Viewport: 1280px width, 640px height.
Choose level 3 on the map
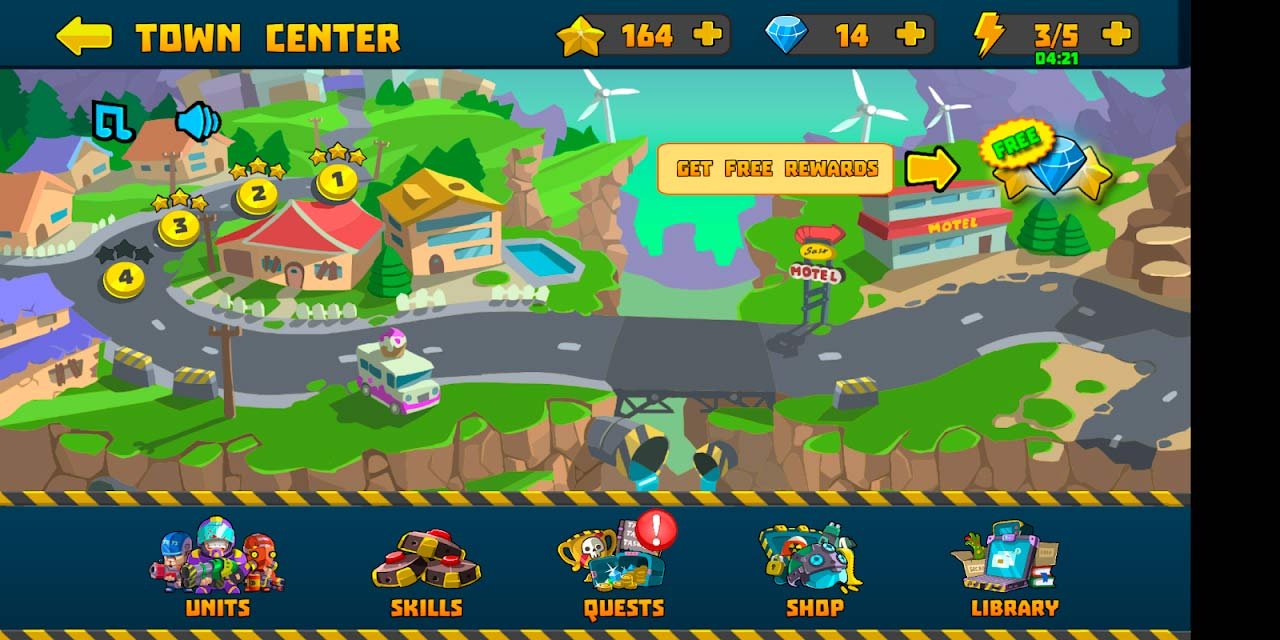pyautogui.click(x=180, y=226)
